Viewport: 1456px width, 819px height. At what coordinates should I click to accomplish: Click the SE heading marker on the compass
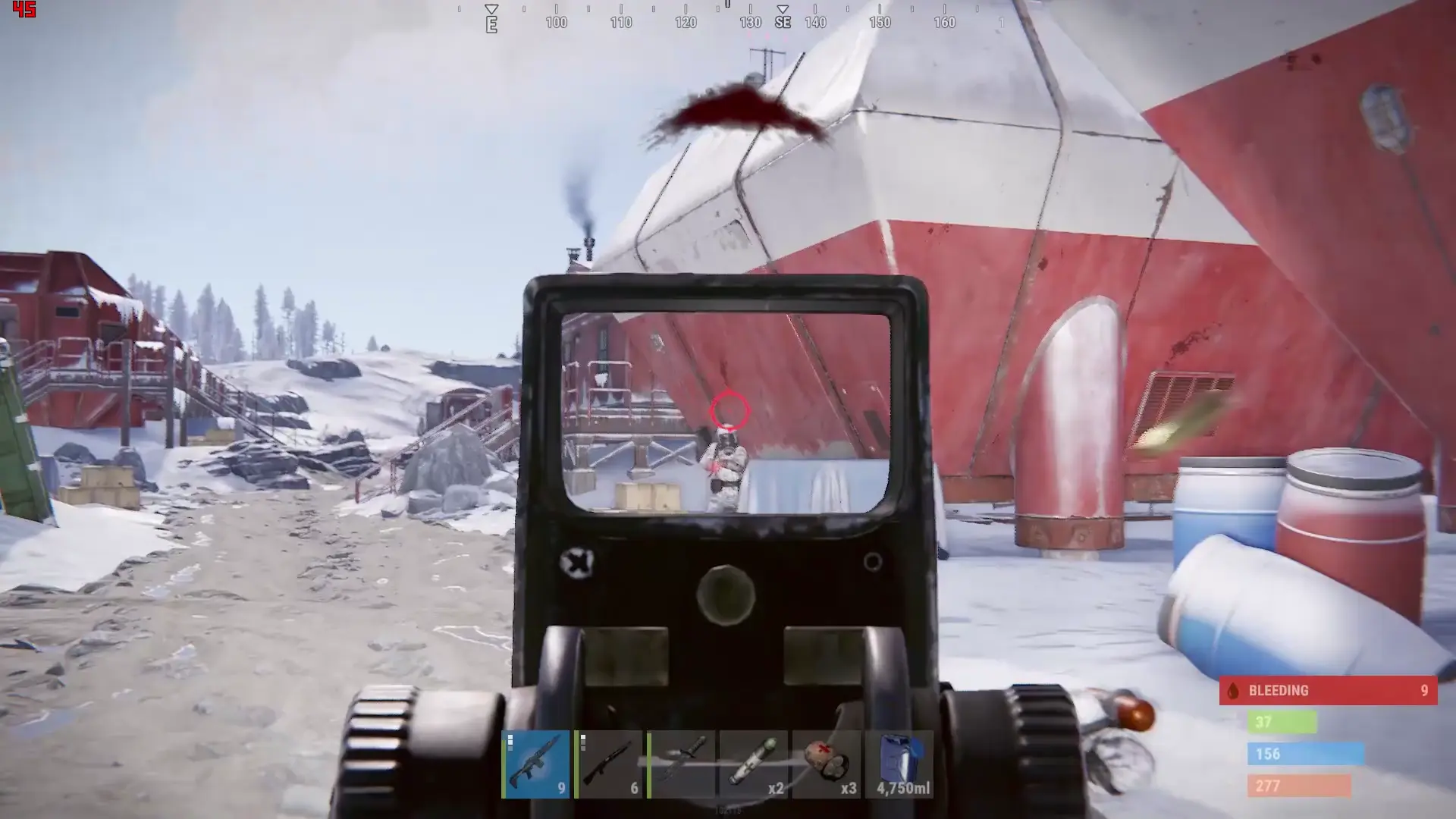click(x=782, y=22)
